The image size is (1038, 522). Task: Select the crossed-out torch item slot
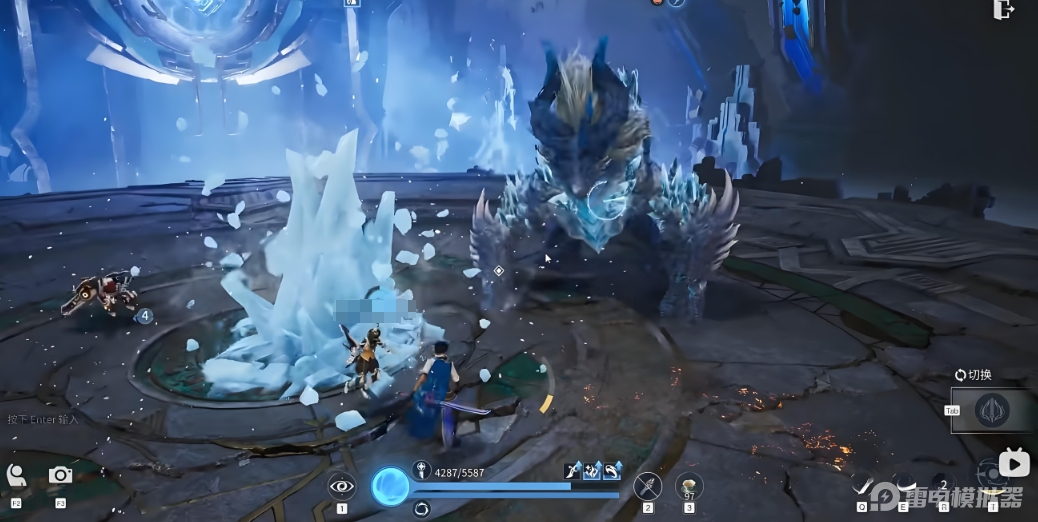(648, 486)
